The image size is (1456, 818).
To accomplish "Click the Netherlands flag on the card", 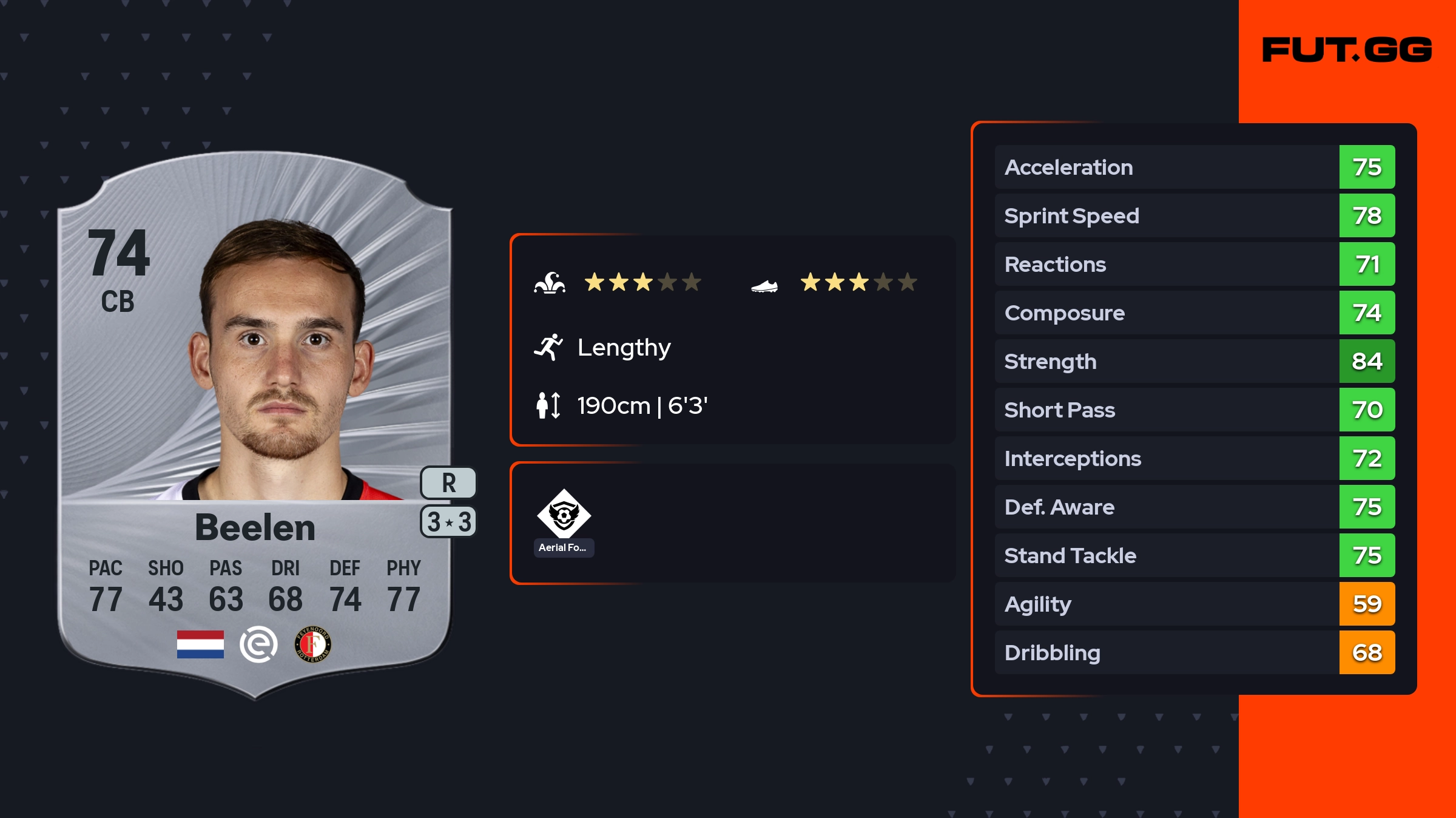I will pyautogui.click(x=200, y=644).
